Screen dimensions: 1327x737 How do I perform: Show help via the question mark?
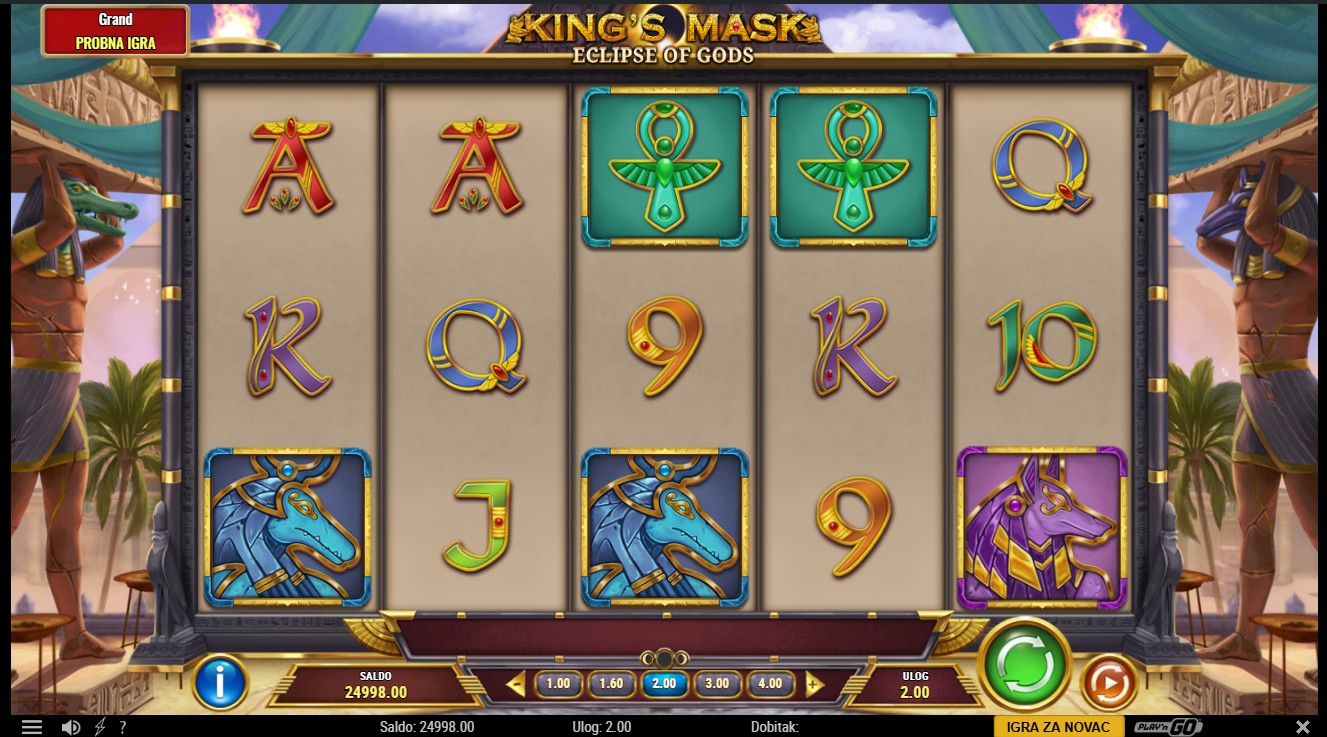pyautogui.click(x=123, y=727)
